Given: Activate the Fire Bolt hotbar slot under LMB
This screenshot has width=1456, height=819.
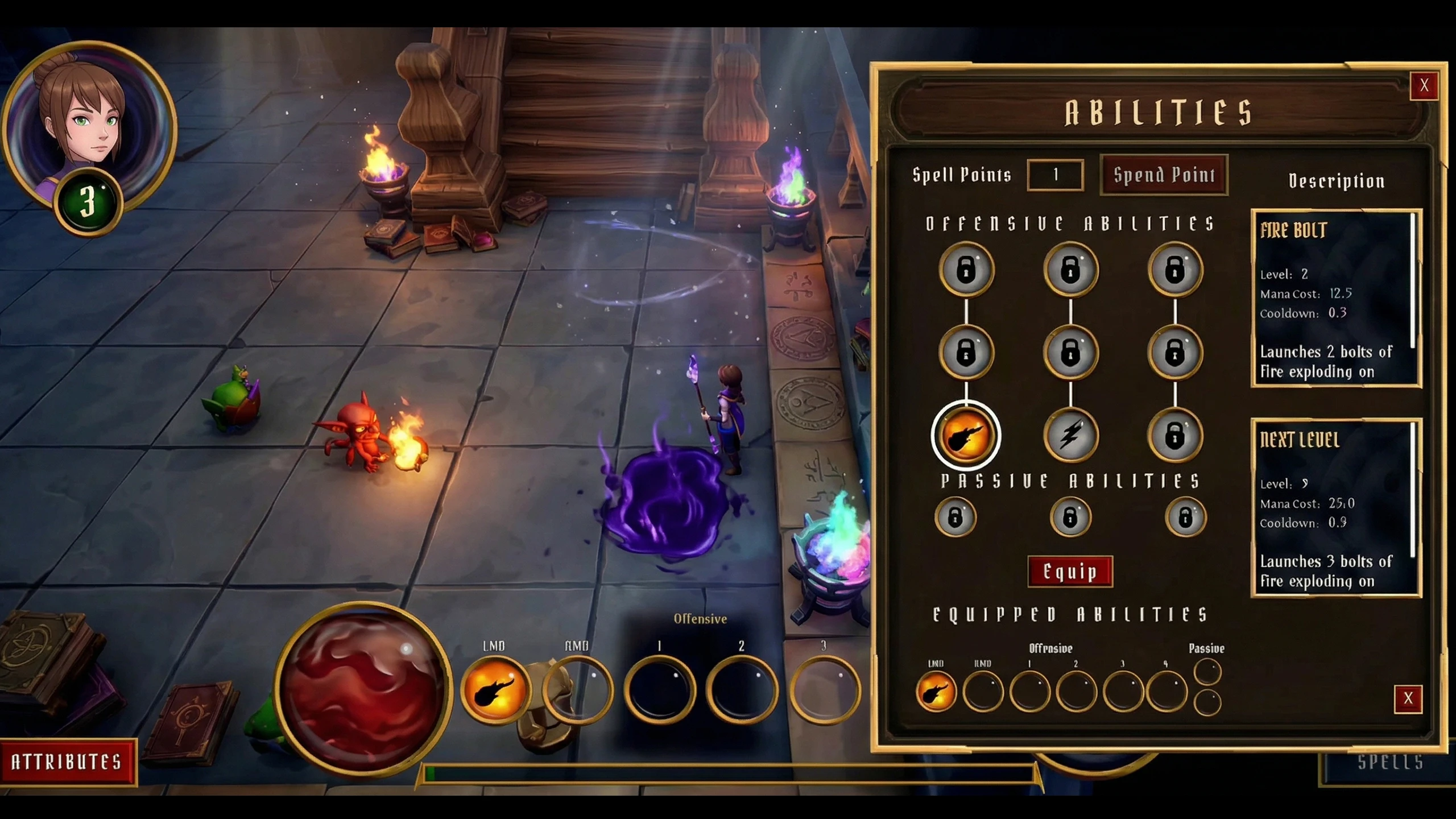Looking at the screenshot, I should click(494, 690).
